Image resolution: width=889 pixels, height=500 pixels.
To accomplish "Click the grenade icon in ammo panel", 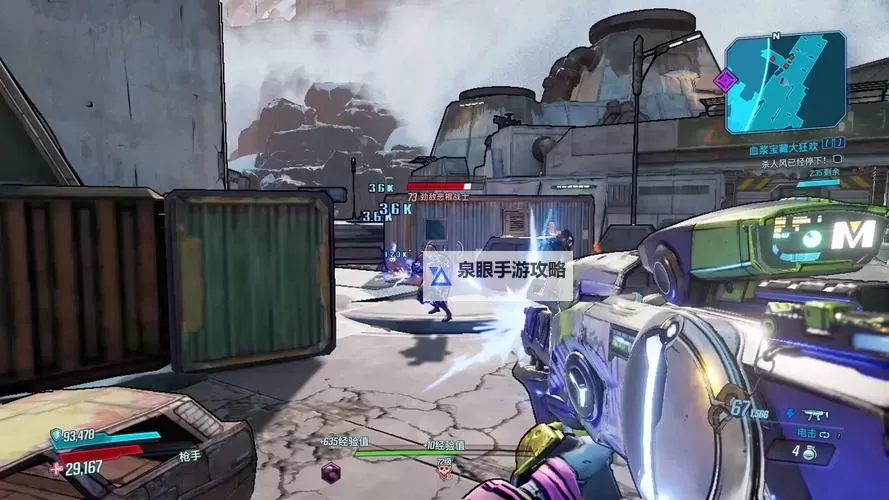I will (x=808, y=450).
